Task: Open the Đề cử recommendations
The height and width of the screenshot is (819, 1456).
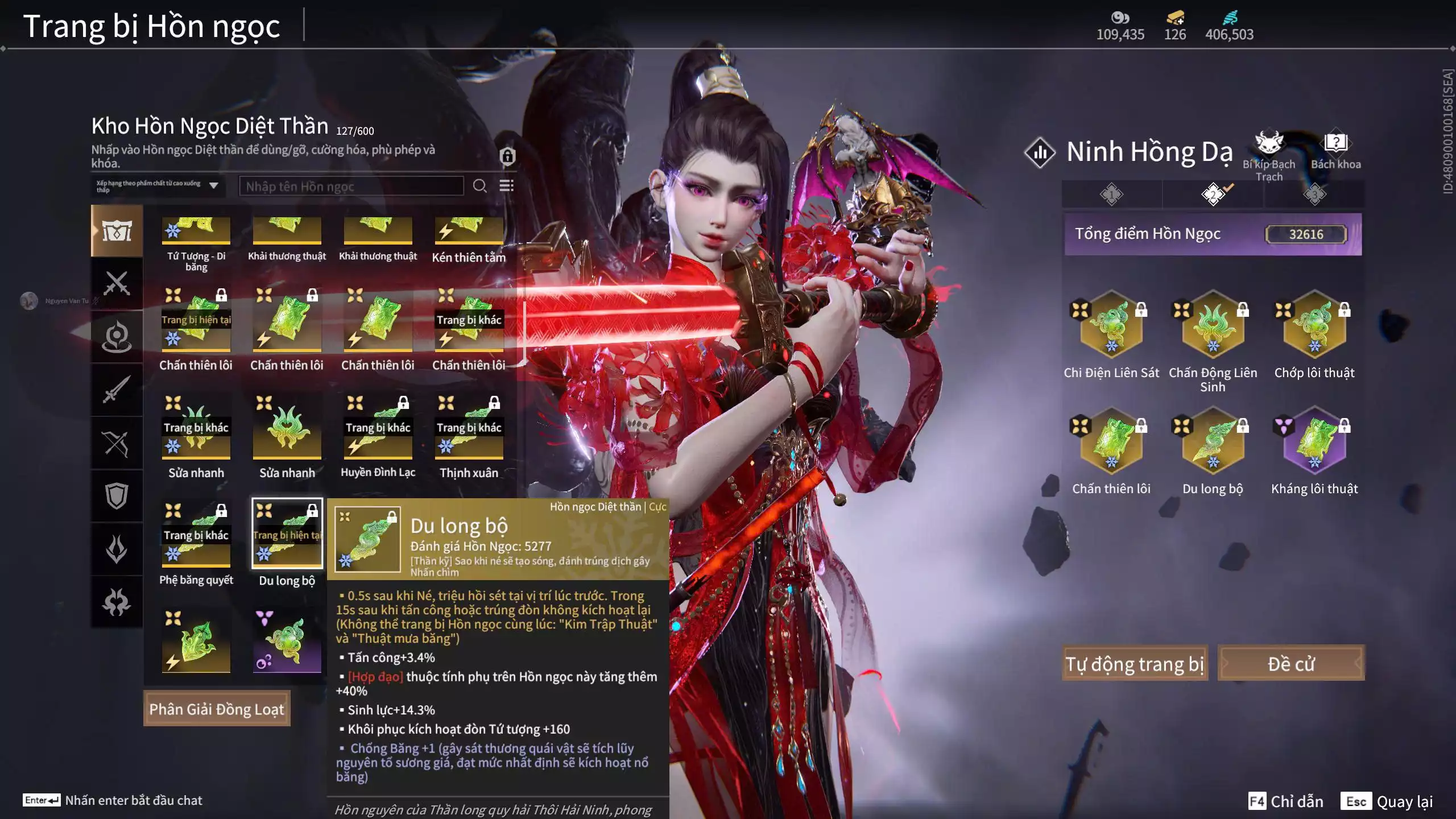Action: (x=1290, y=664)
